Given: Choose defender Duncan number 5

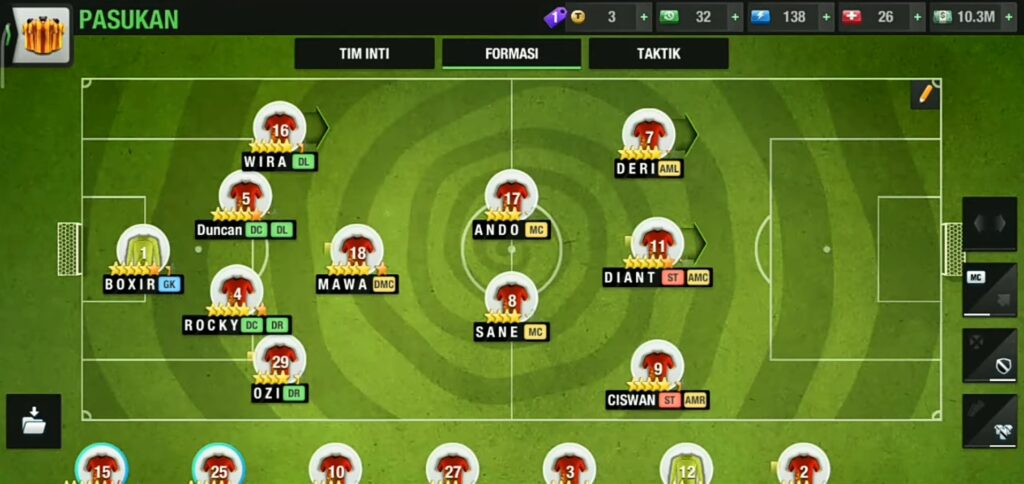Looking at the screenshot, I should 245,197.
